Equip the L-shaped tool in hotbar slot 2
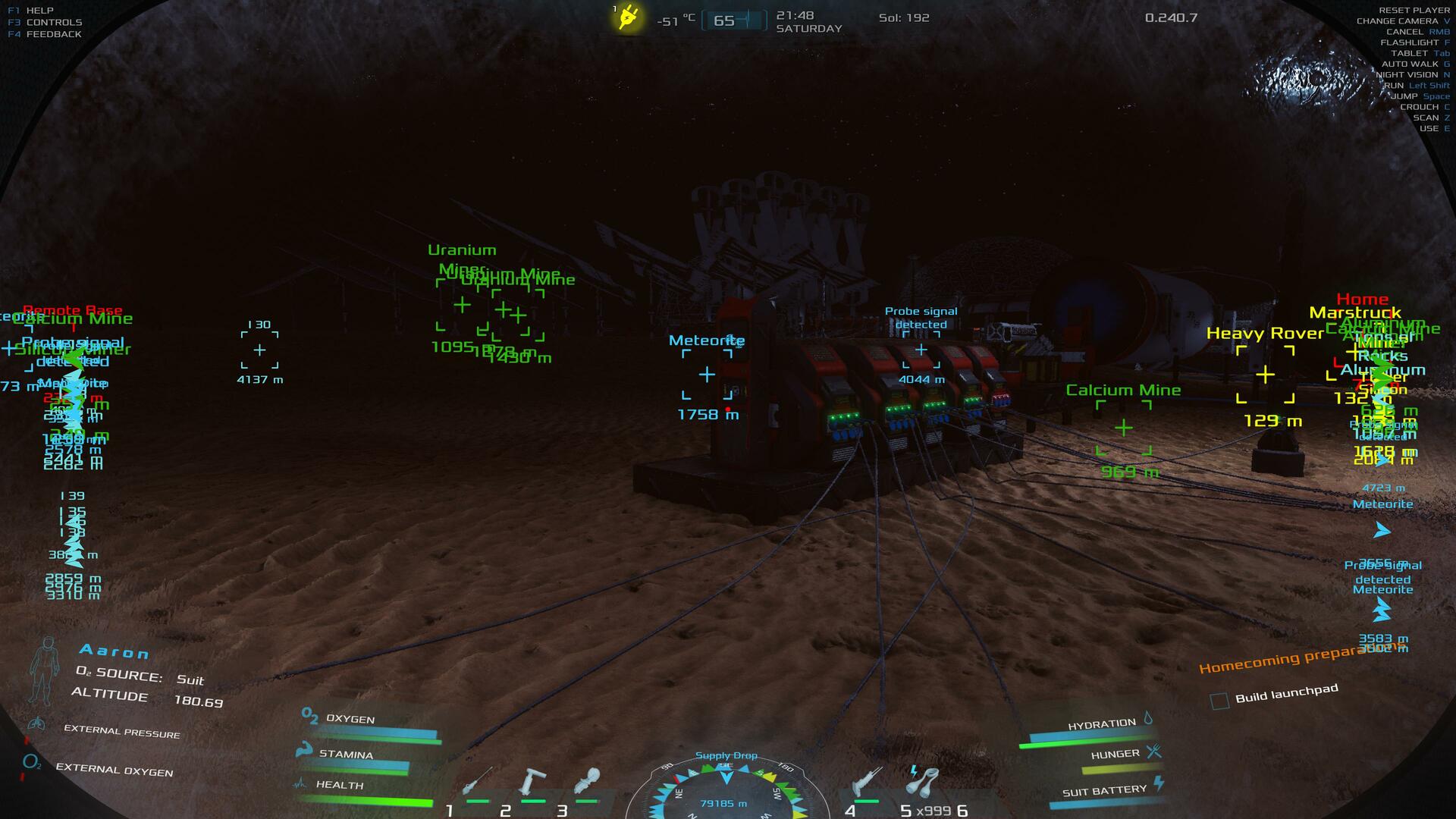Viewport: 1456px width, 819px height. click(x=532, y=781)
